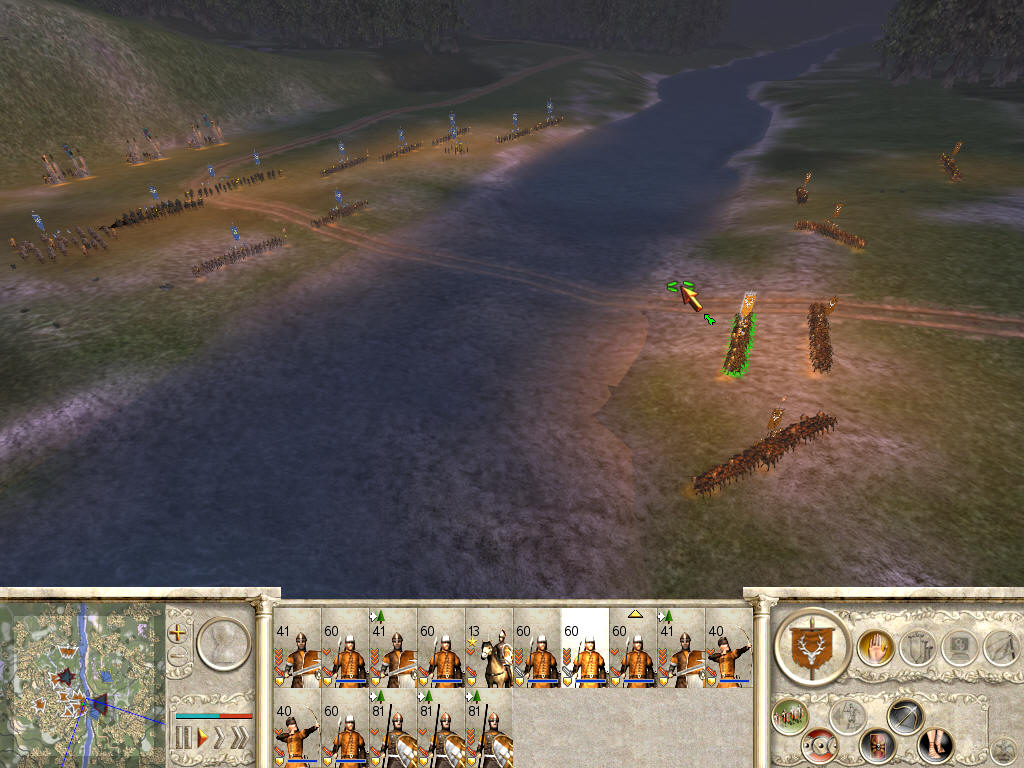This screenshot has height=768, width=1024.
Task: Toggle run mode with the feet button
Action: (935, 745)
